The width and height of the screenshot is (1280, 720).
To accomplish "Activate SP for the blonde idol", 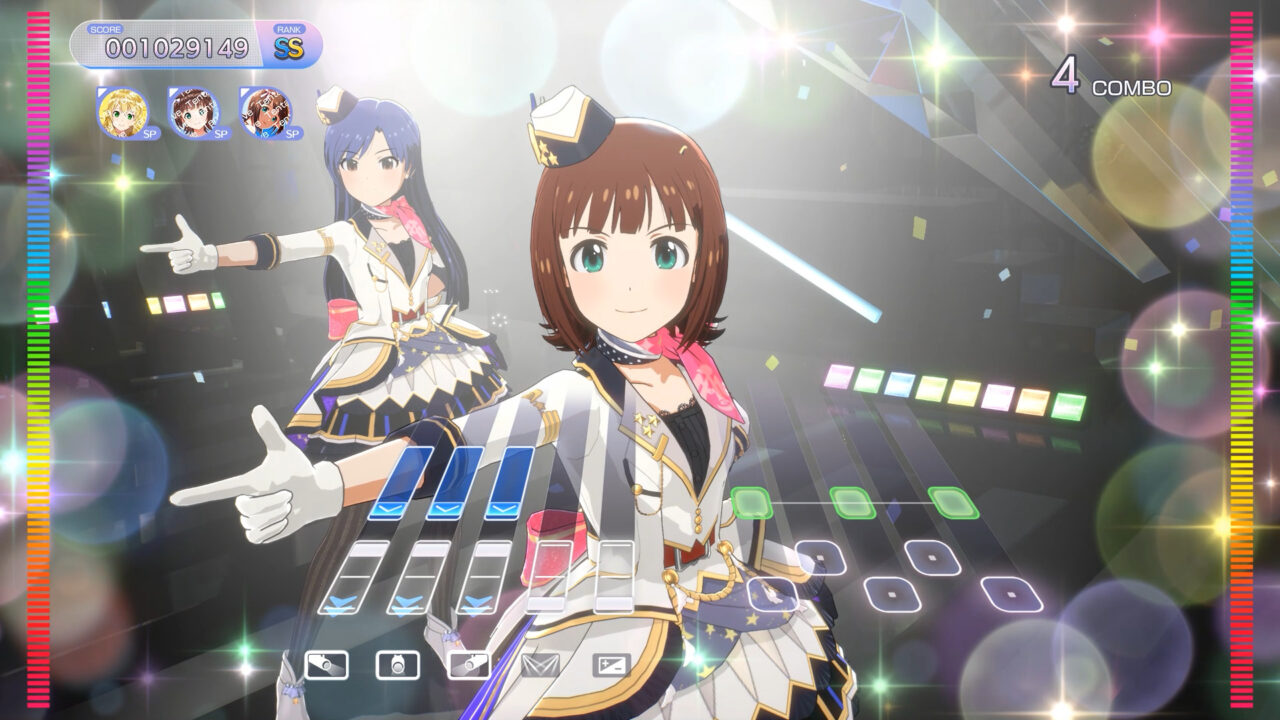I will 151,133.
